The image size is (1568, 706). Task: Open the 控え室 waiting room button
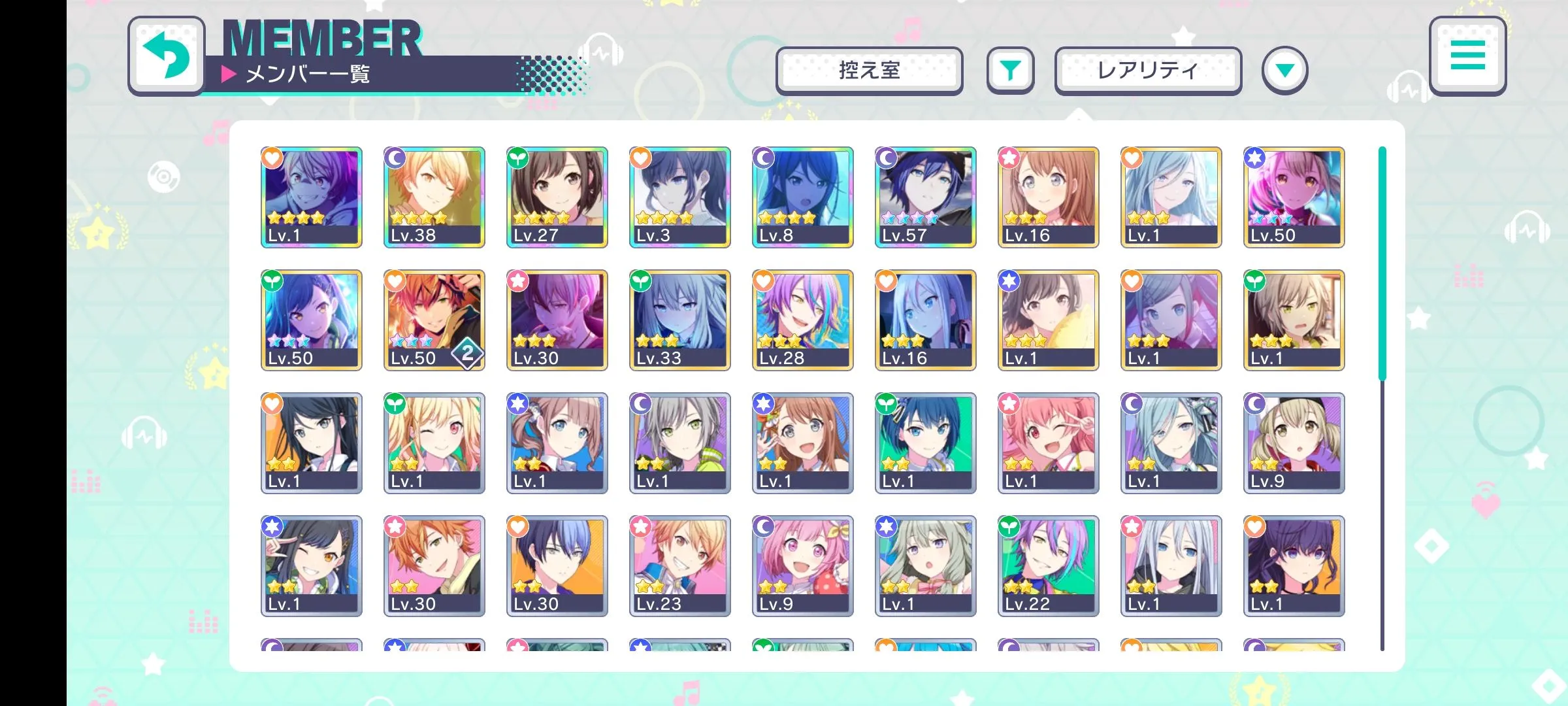869,71
